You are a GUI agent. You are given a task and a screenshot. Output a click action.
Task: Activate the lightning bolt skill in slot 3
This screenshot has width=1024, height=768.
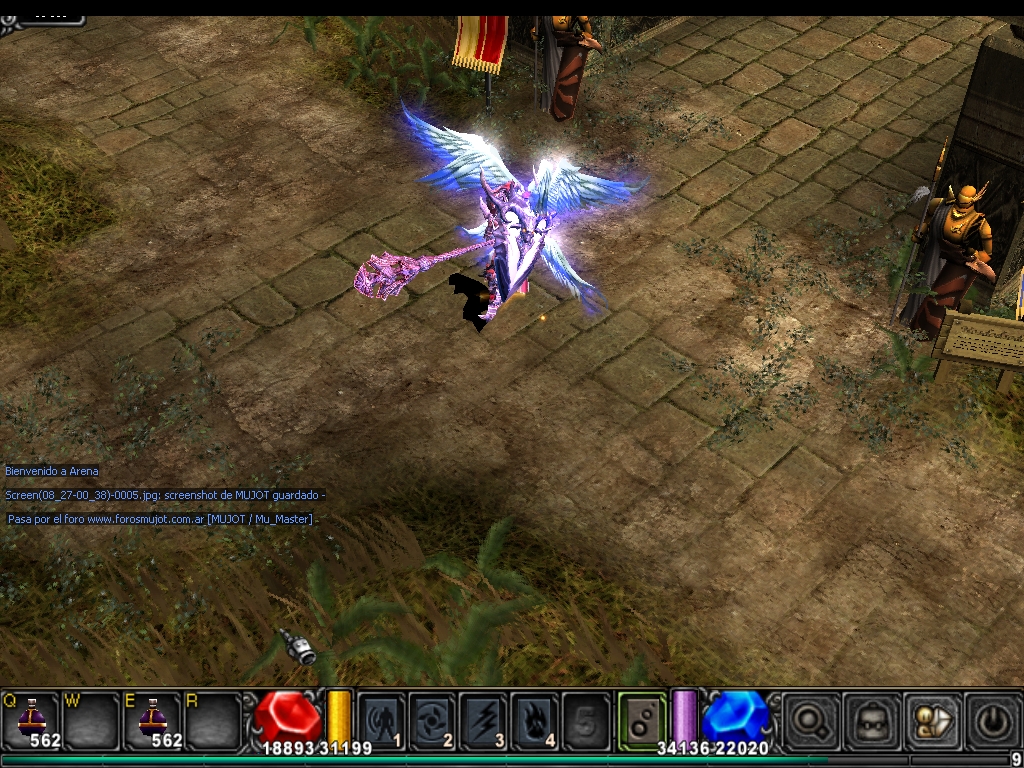click(484, 720)
